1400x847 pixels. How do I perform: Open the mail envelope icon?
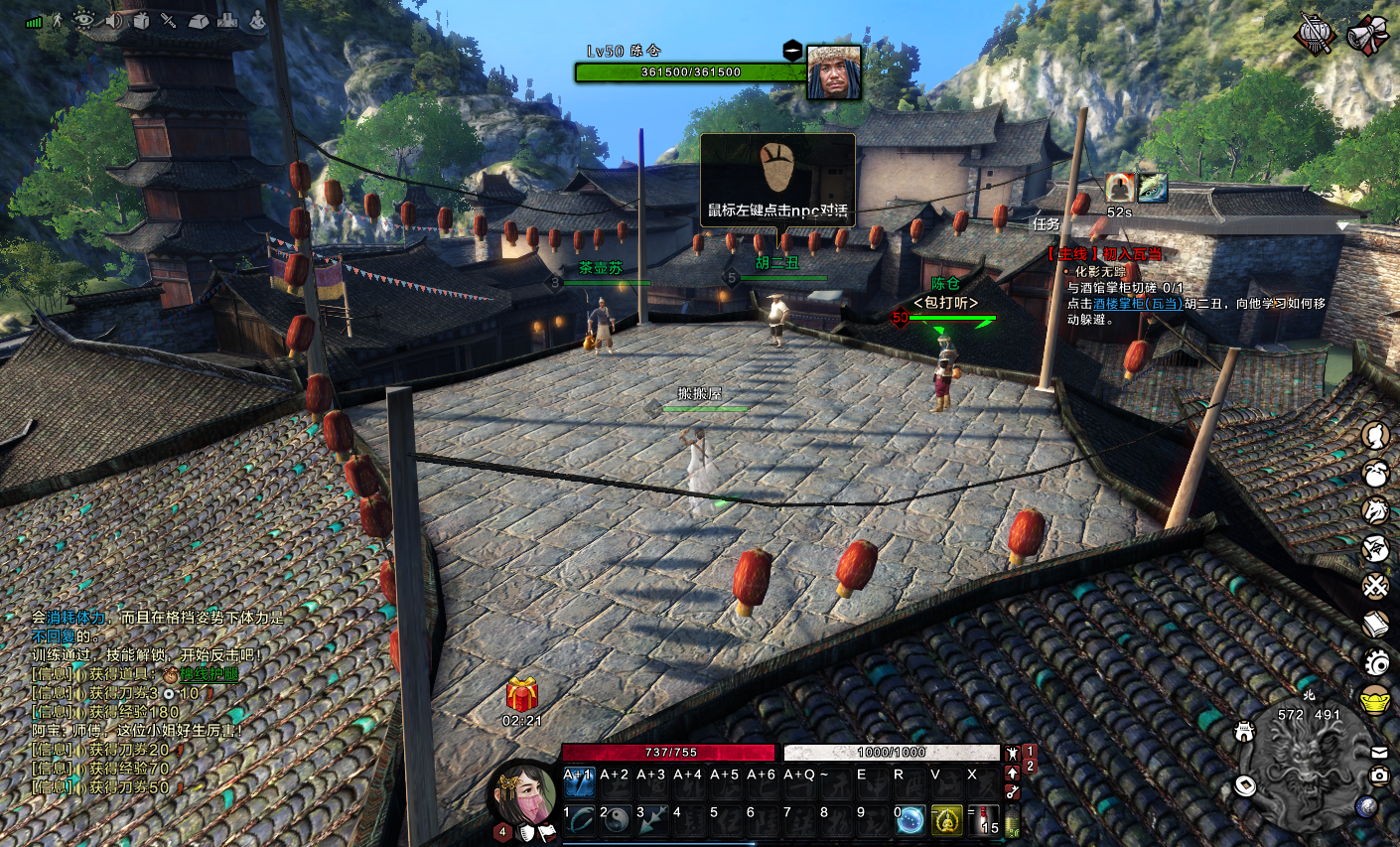pyautogui.click(x=1379, y=752)
